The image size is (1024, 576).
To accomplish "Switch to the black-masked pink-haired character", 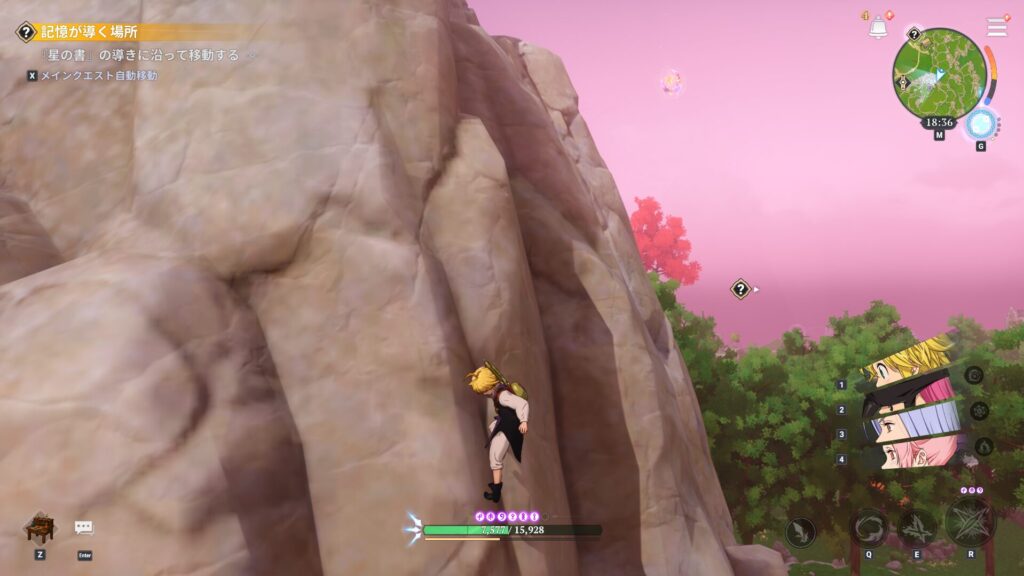I will (910, 392).
